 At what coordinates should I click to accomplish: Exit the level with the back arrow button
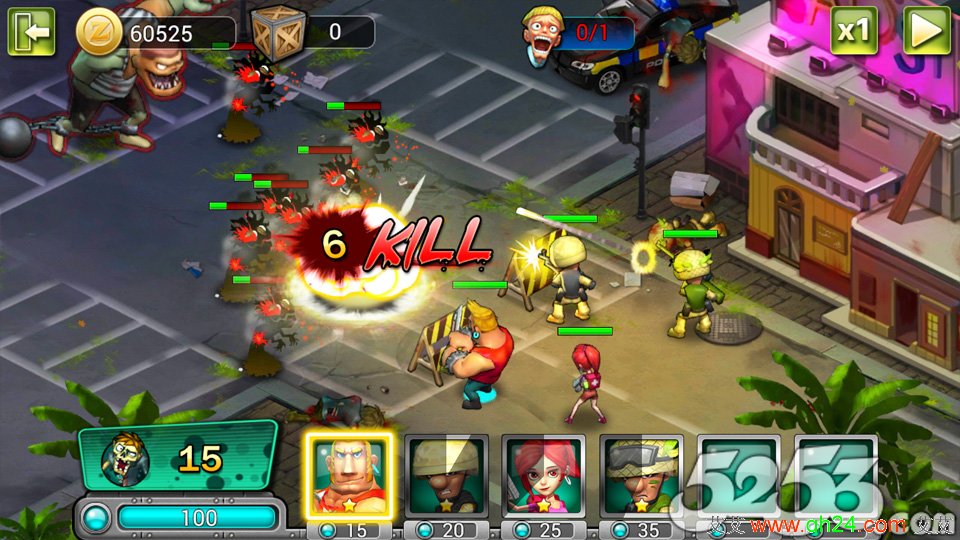(31, 32)
